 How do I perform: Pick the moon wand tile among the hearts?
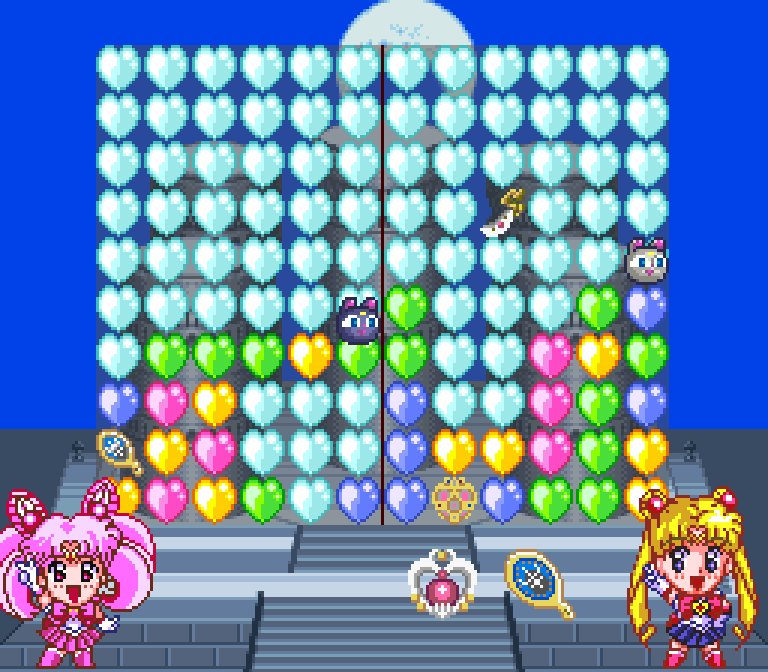click(x=504, y=212)
